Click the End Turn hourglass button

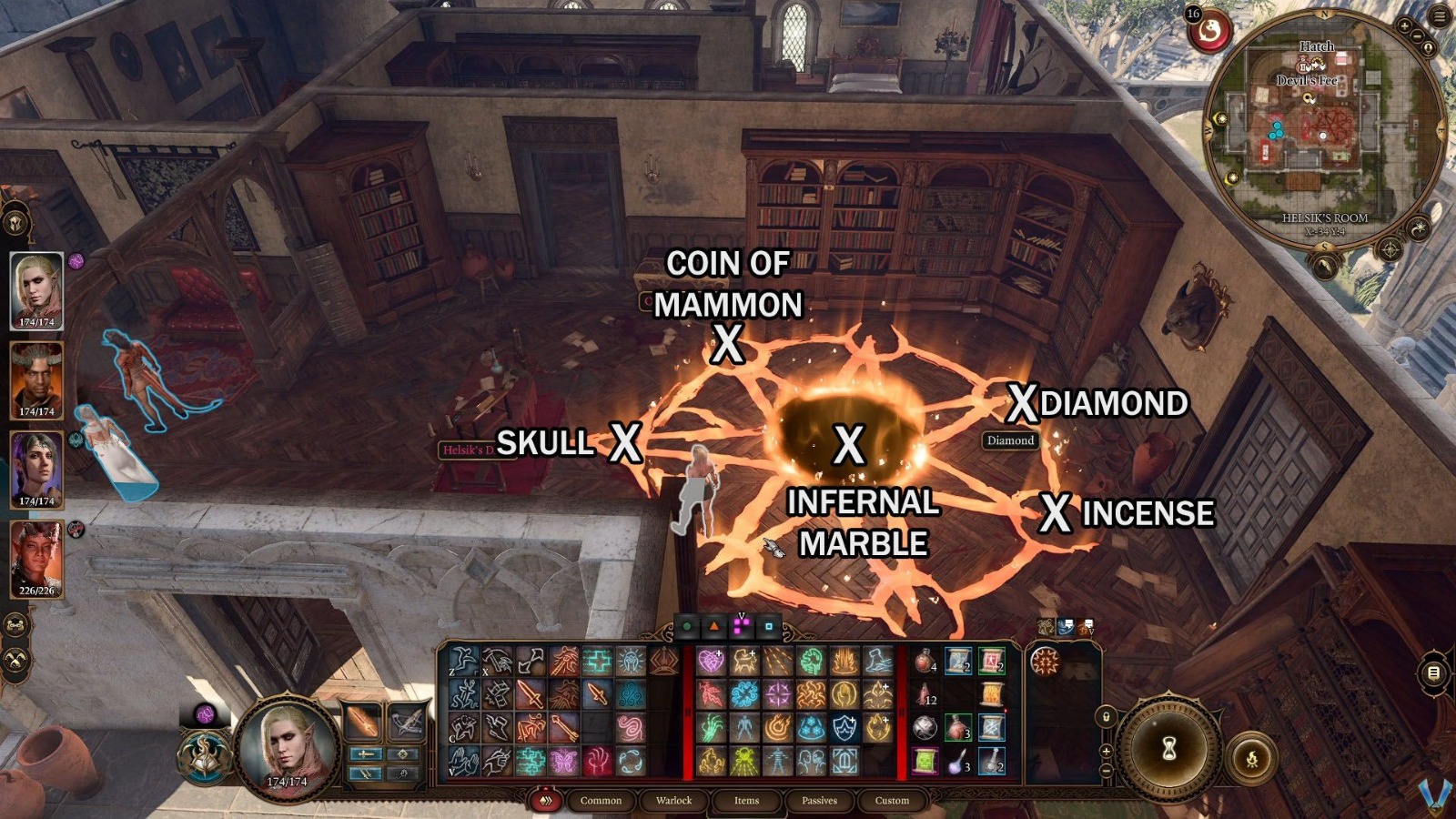click(x=1168, y=746)
